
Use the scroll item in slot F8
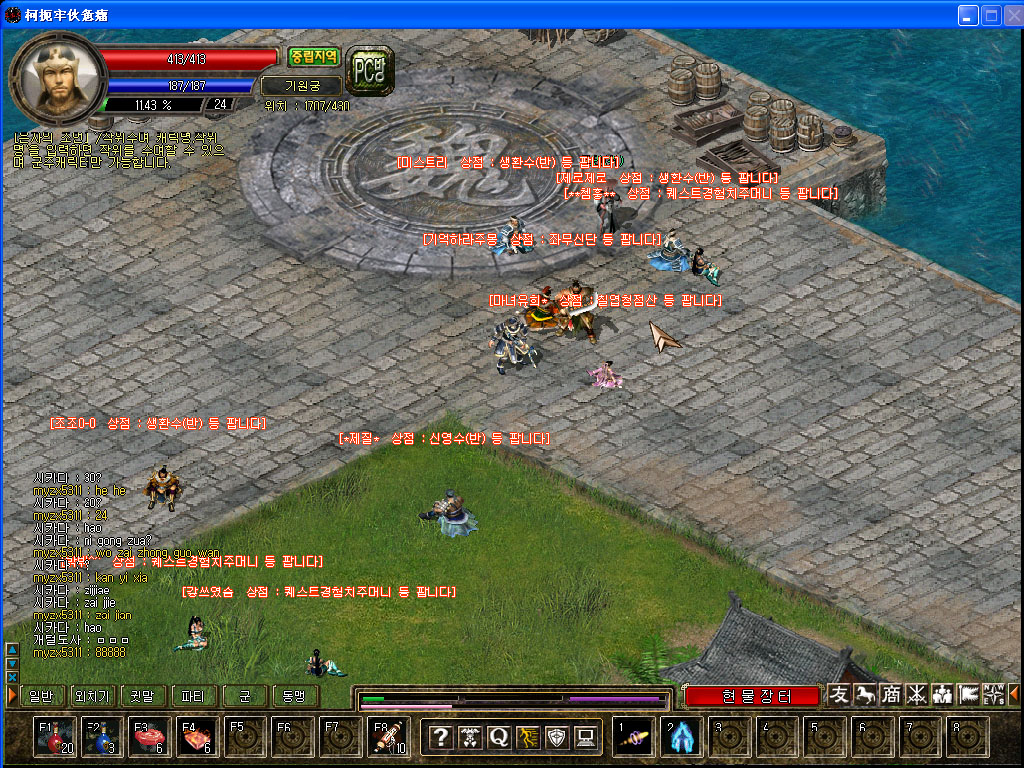coord(390,738)
